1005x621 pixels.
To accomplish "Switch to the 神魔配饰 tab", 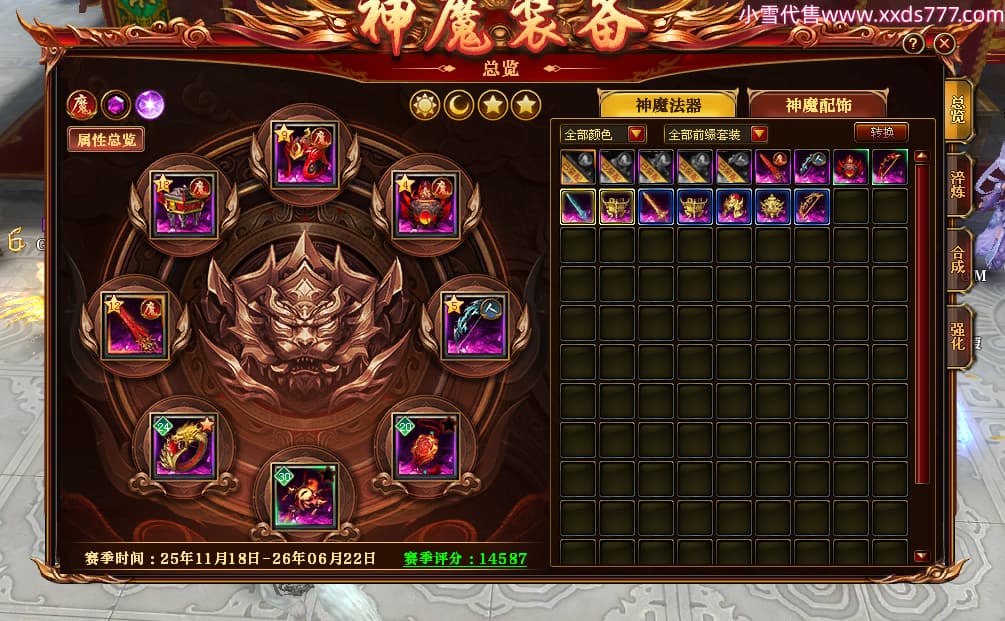I will click(817, 105).
